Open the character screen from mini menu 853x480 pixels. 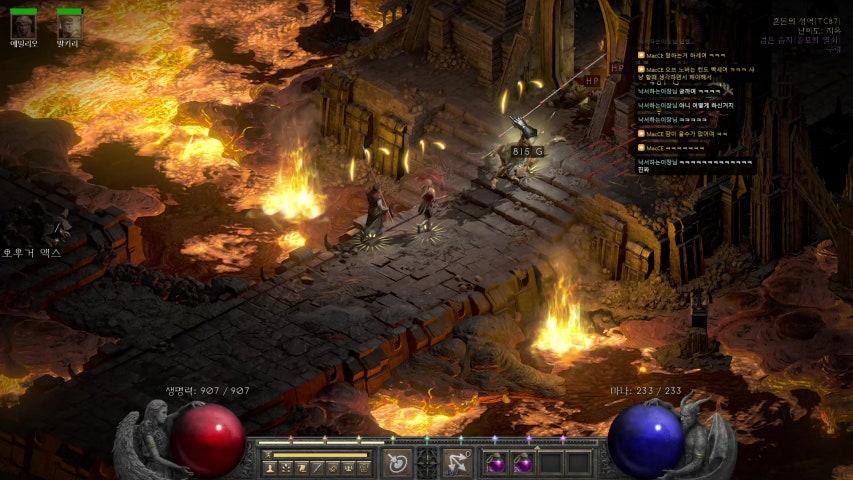(270, 468)
